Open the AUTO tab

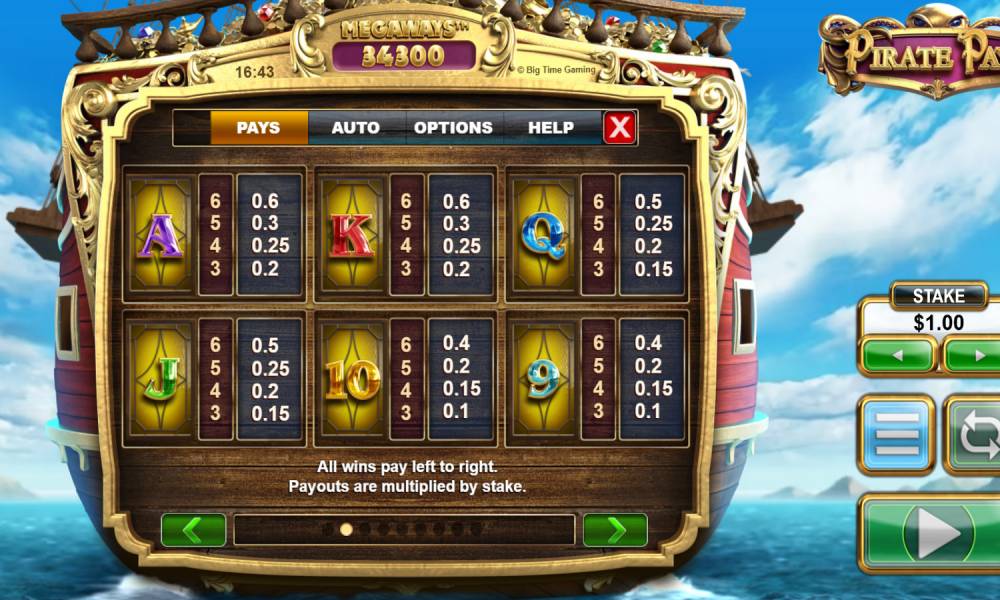[355, 128]
